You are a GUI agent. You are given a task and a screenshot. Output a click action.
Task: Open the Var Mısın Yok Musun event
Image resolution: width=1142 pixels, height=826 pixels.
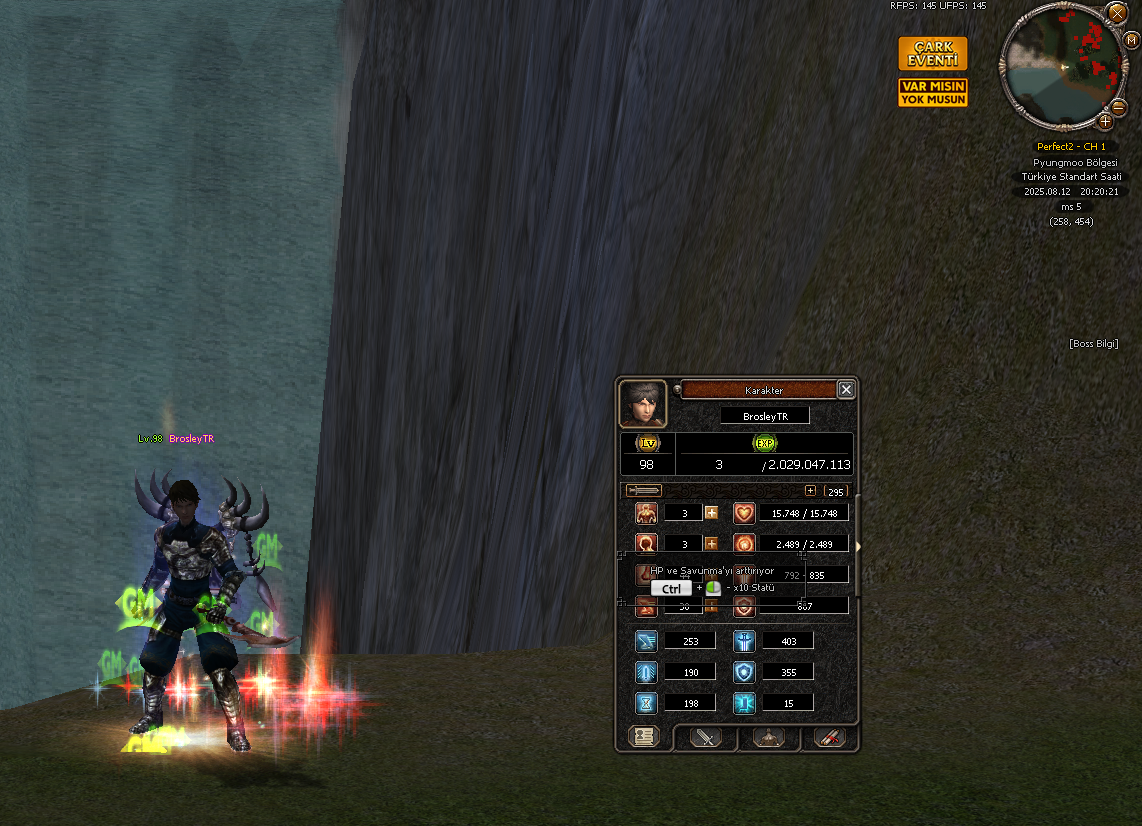932,93
